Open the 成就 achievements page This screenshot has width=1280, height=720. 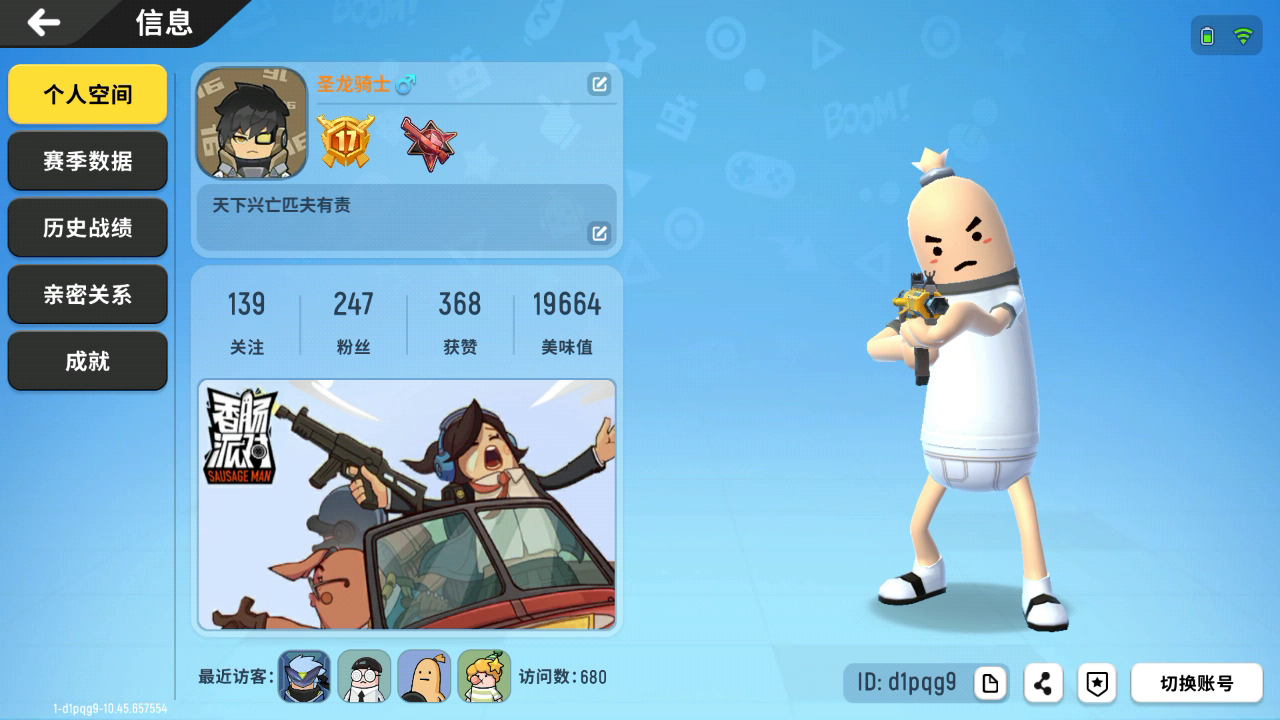87,361
